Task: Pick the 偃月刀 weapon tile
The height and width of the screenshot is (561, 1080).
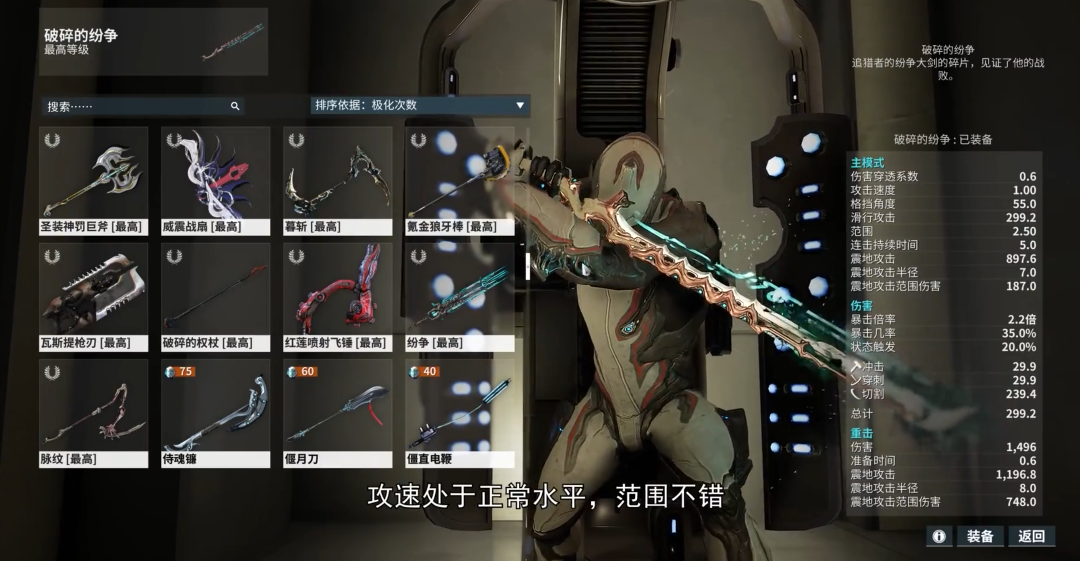Action: pos(337,413)
